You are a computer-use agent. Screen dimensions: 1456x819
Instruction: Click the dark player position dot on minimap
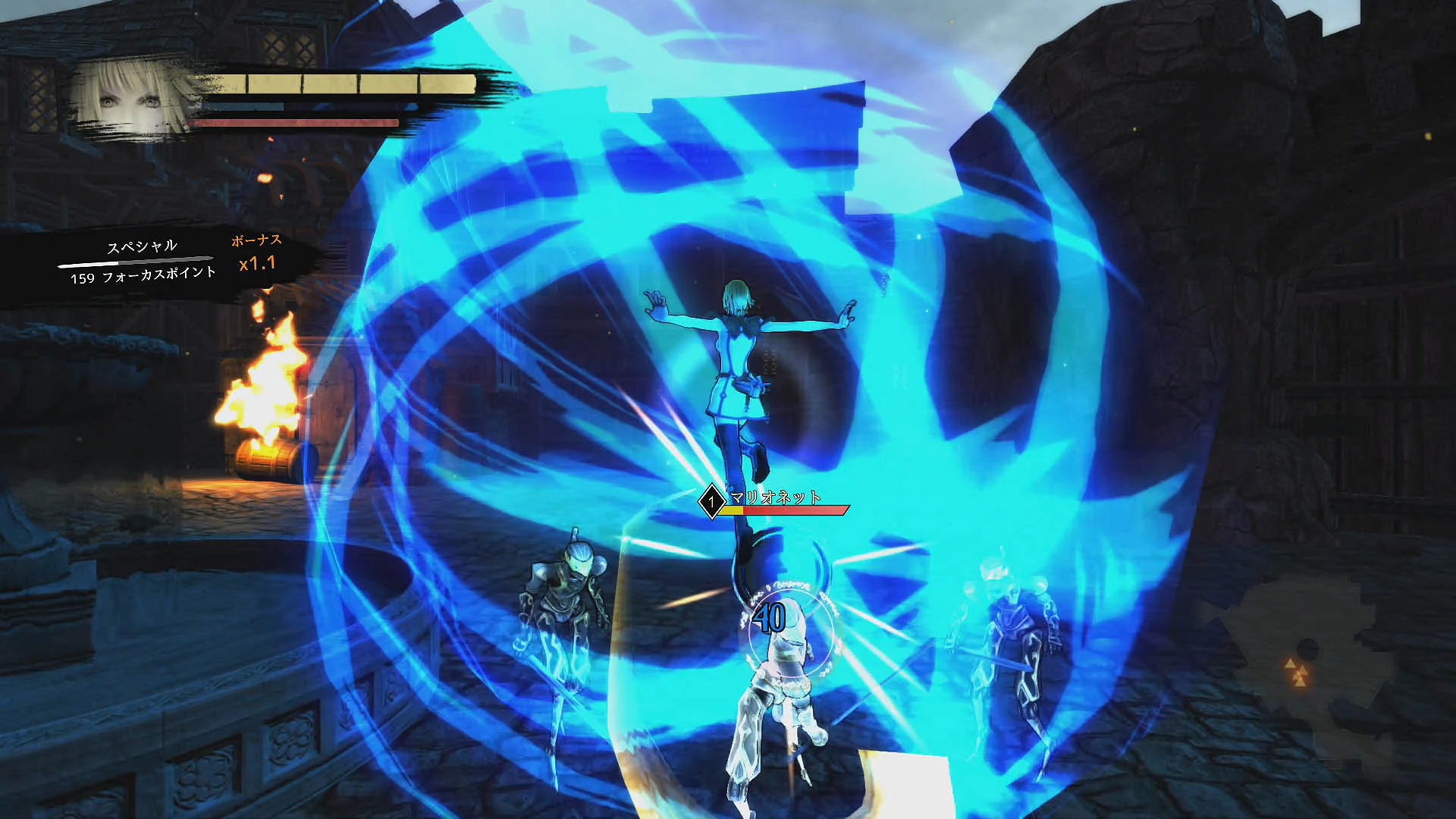pyautogui.click(x=1307, y=649)
